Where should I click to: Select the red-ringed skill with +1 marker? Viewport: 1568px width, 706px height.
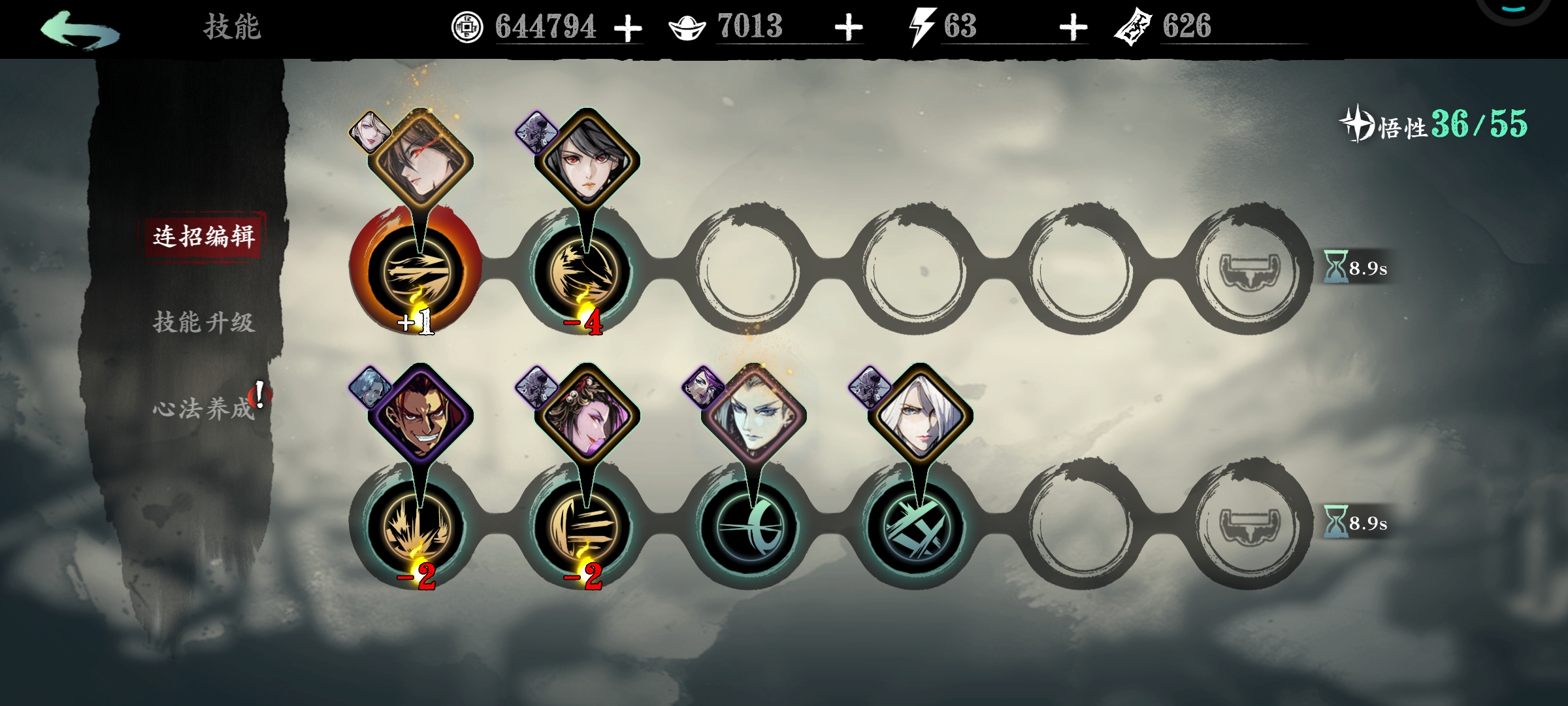coord(416,269)
